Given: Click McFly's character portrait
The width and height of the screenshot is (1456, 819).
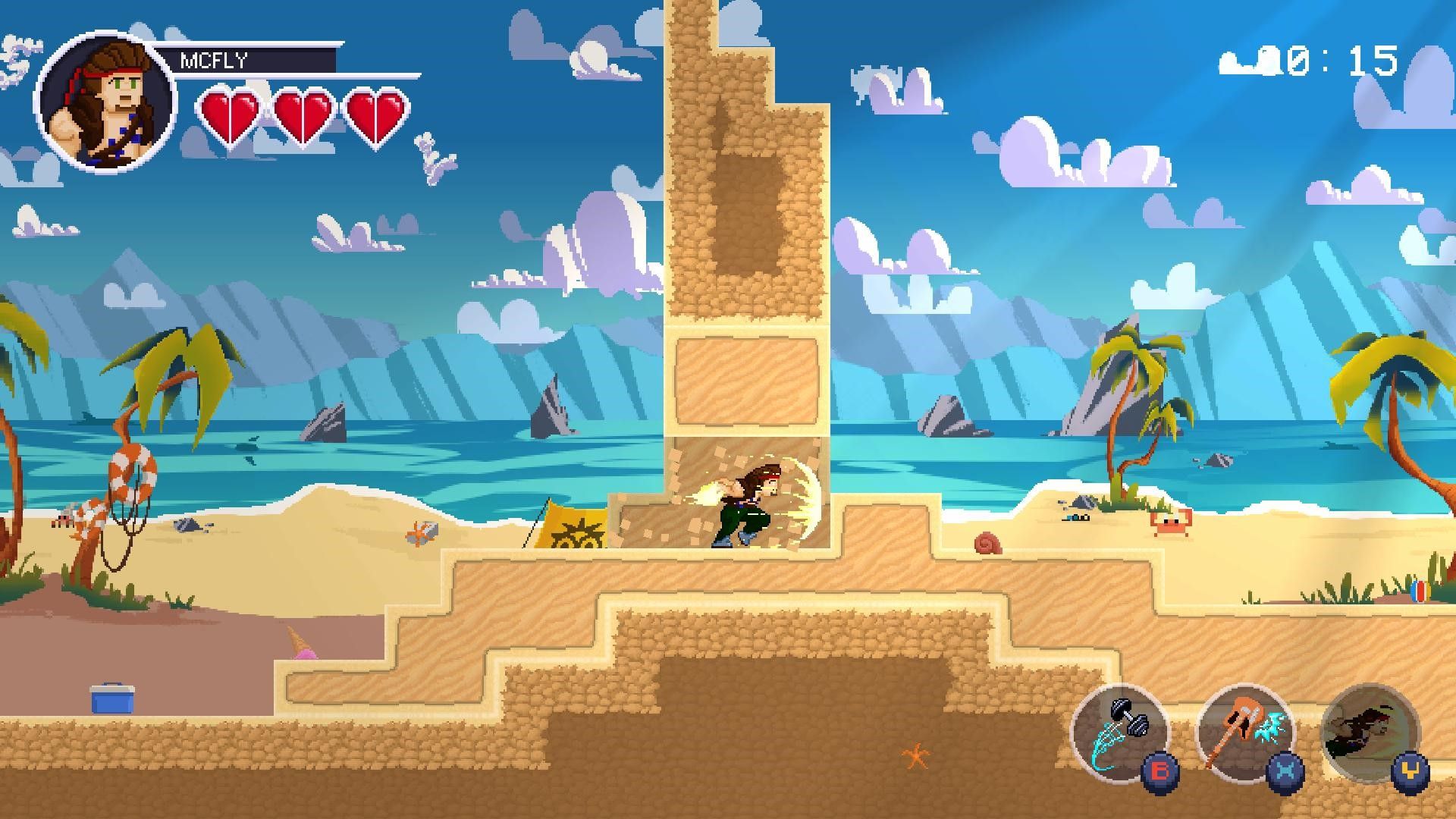Looking at the screenshot, I should 105,102.
